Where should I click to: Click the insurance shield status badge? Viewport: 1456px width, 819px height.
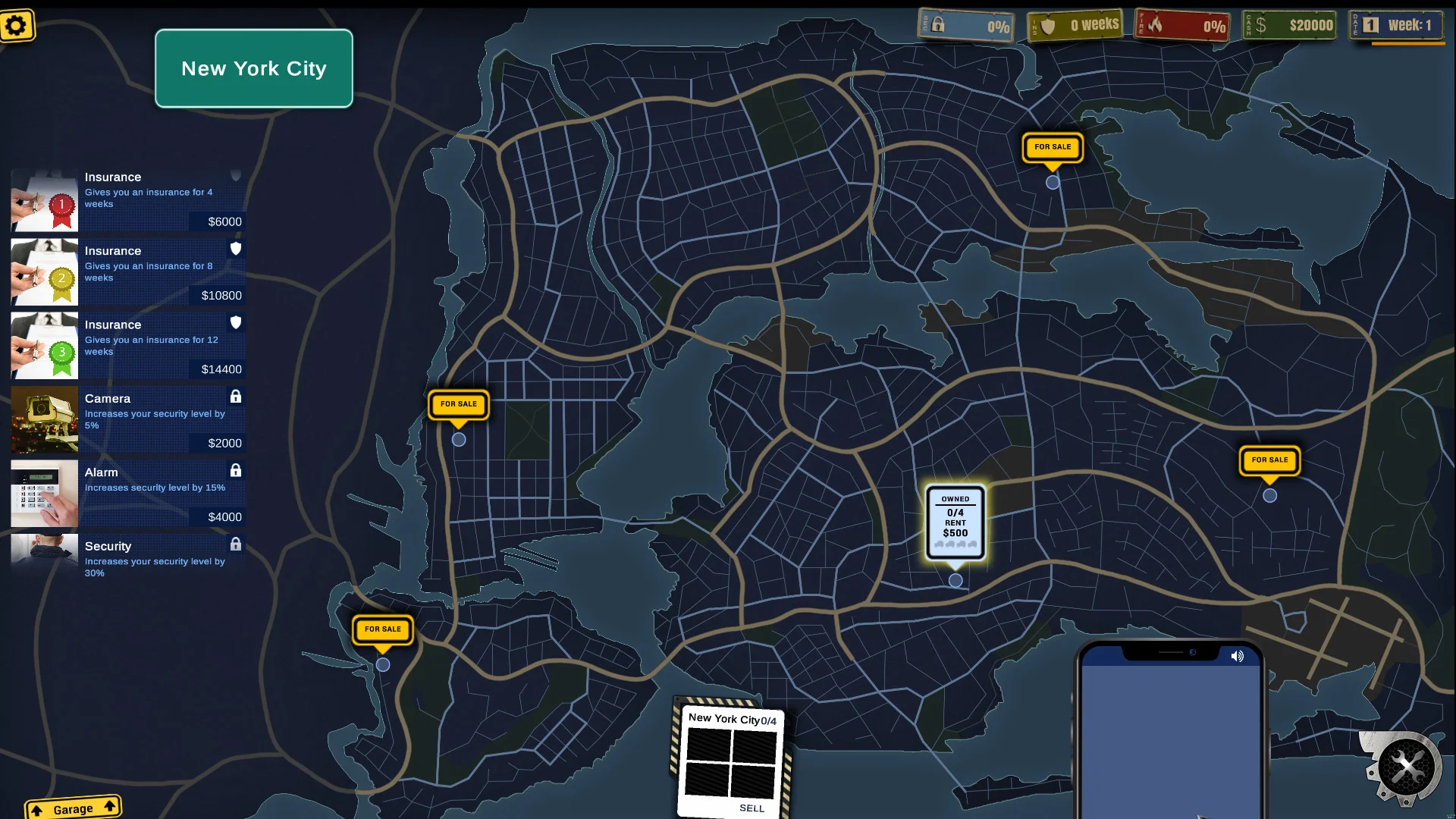[1074, 24]
